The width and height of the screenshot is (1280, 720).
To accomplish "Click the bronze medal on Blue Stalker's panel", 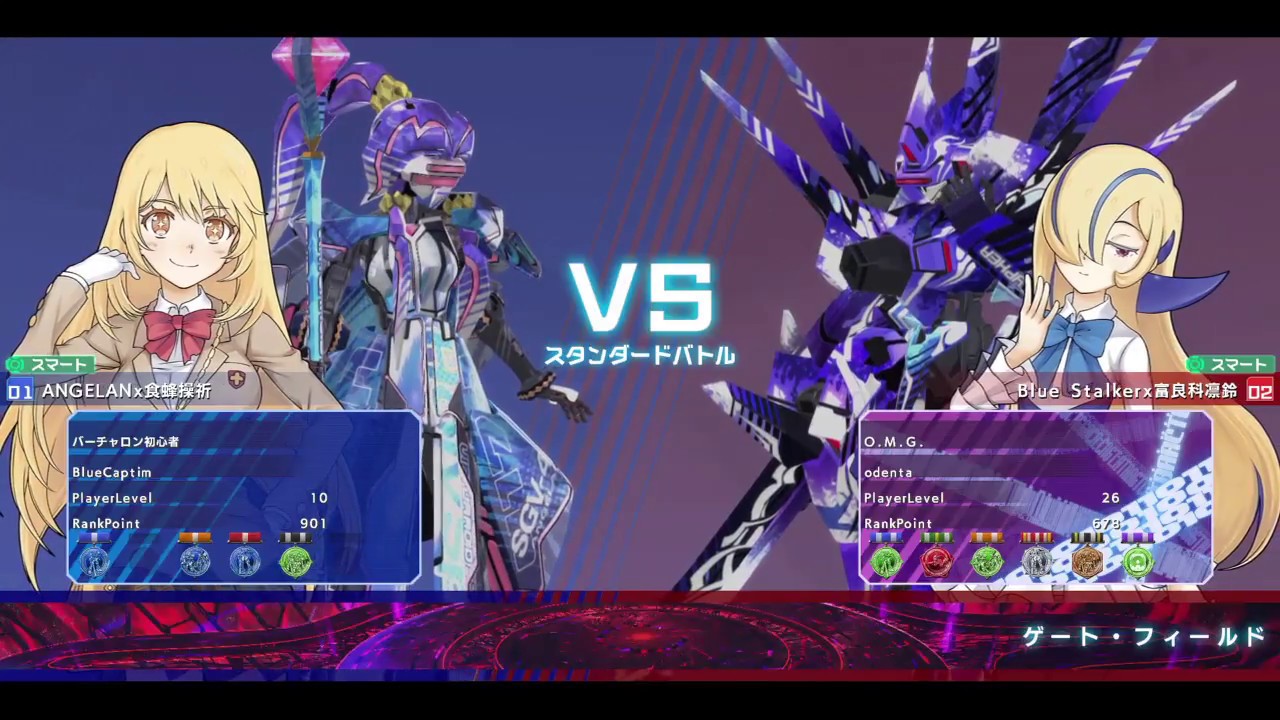I will coord(1086,562).
